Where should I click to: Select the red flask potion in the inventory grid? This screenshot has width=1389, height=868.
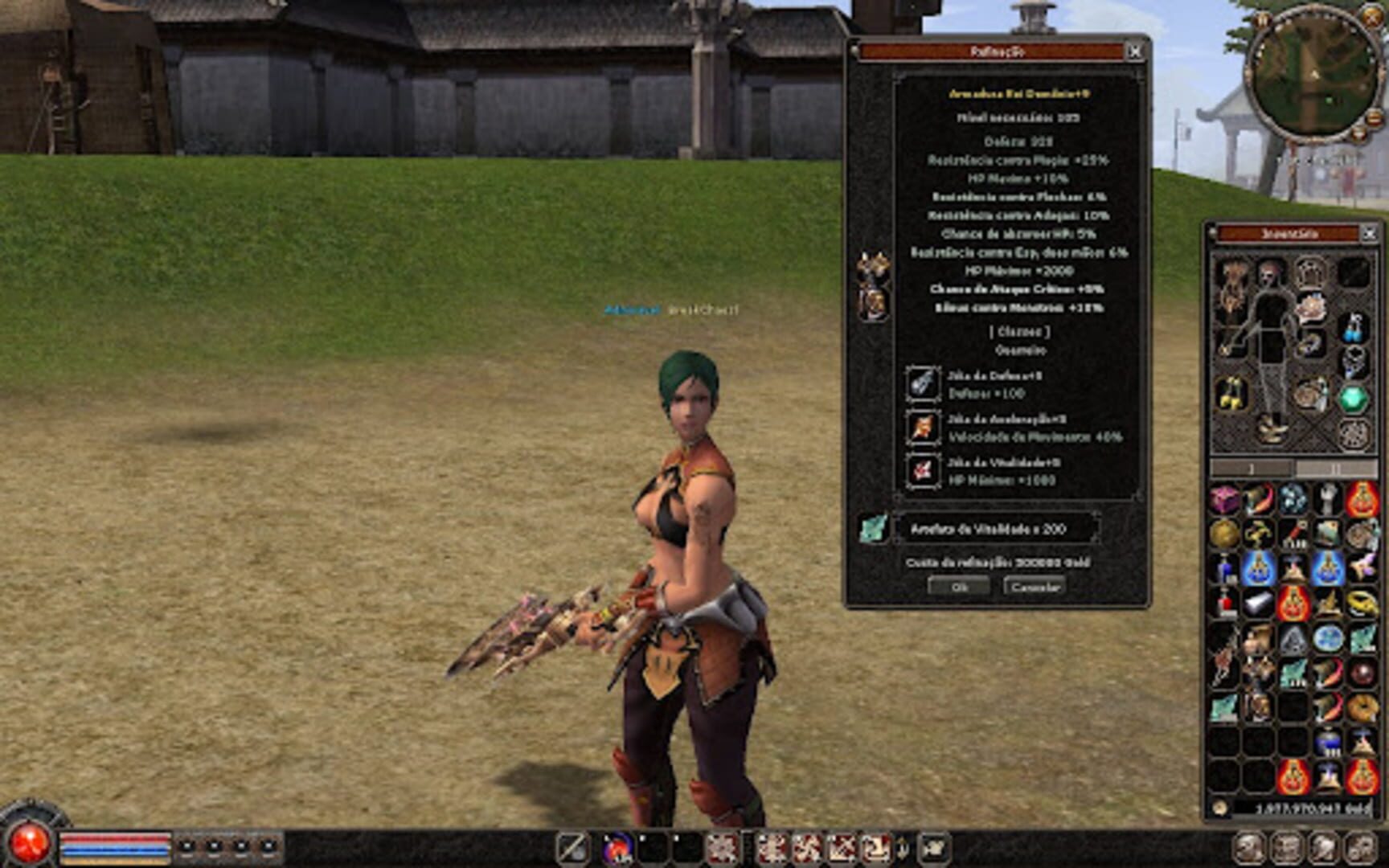click(1227, 601)
